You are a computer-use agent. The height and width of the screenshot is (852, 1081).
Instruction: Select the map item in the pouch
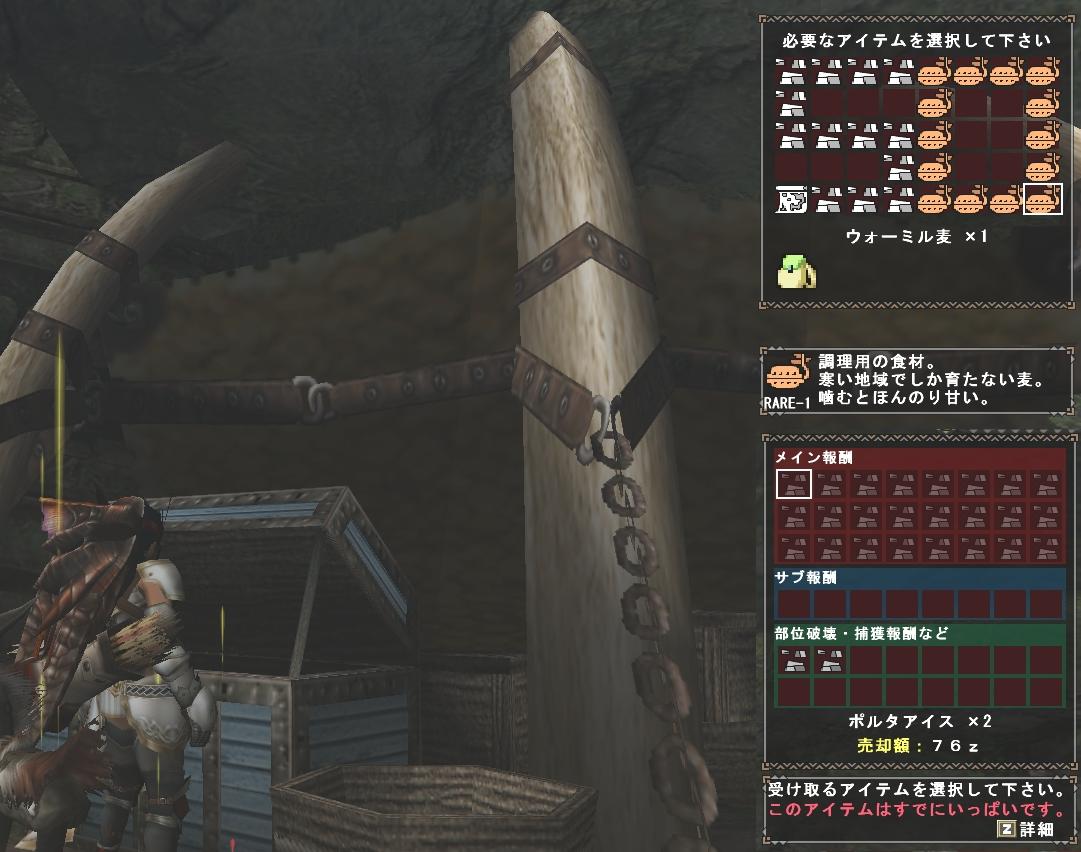[x=792, y=200]
